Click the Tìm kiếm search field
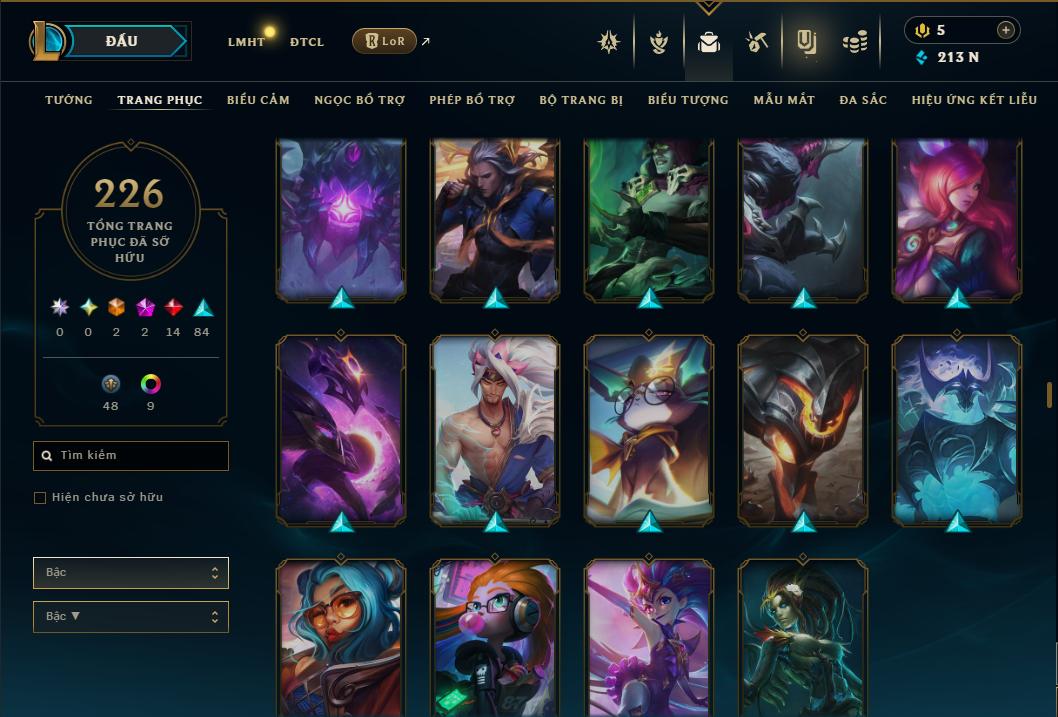This screenshot has width=1058, height=717. click(x=131, y=456)
